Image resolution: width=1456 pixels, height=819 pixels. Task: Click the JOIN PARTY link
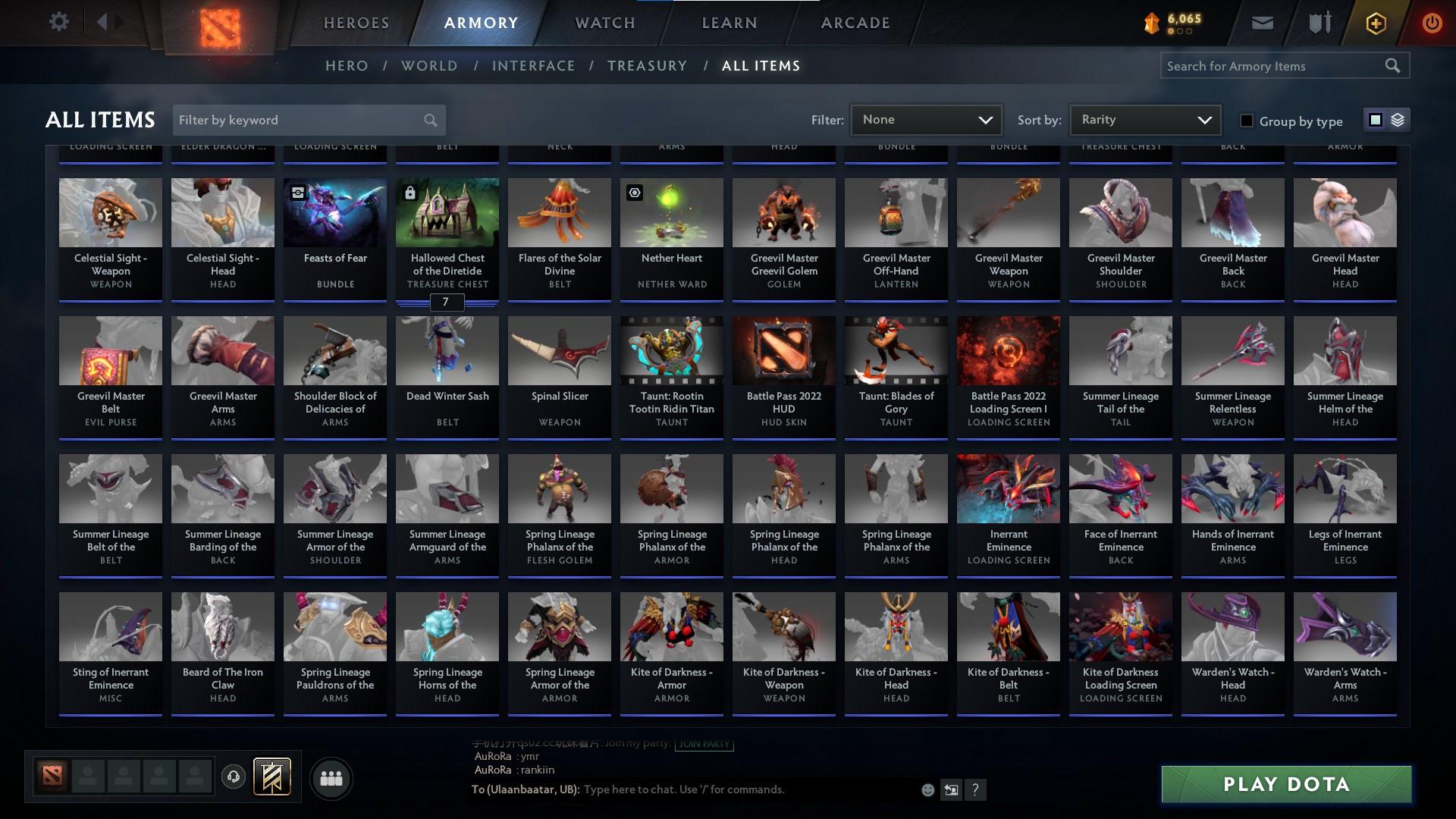[703, 745]
